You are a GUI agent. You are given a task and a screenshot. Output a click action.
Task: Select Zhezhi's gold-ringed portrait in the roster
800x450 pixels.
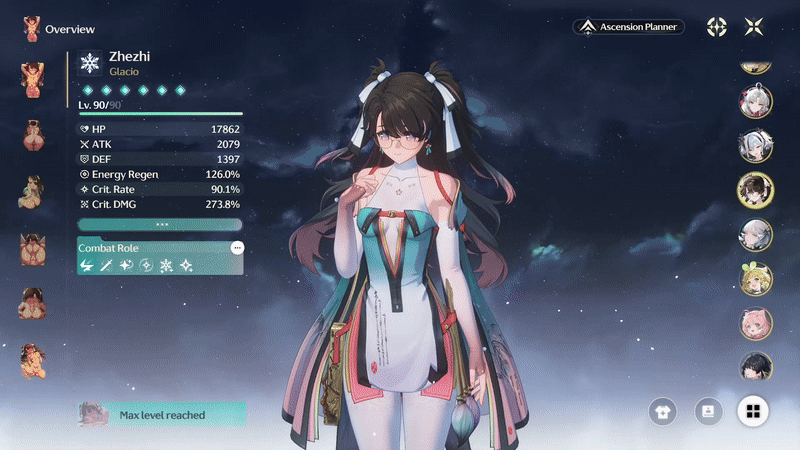click(755, 189)
